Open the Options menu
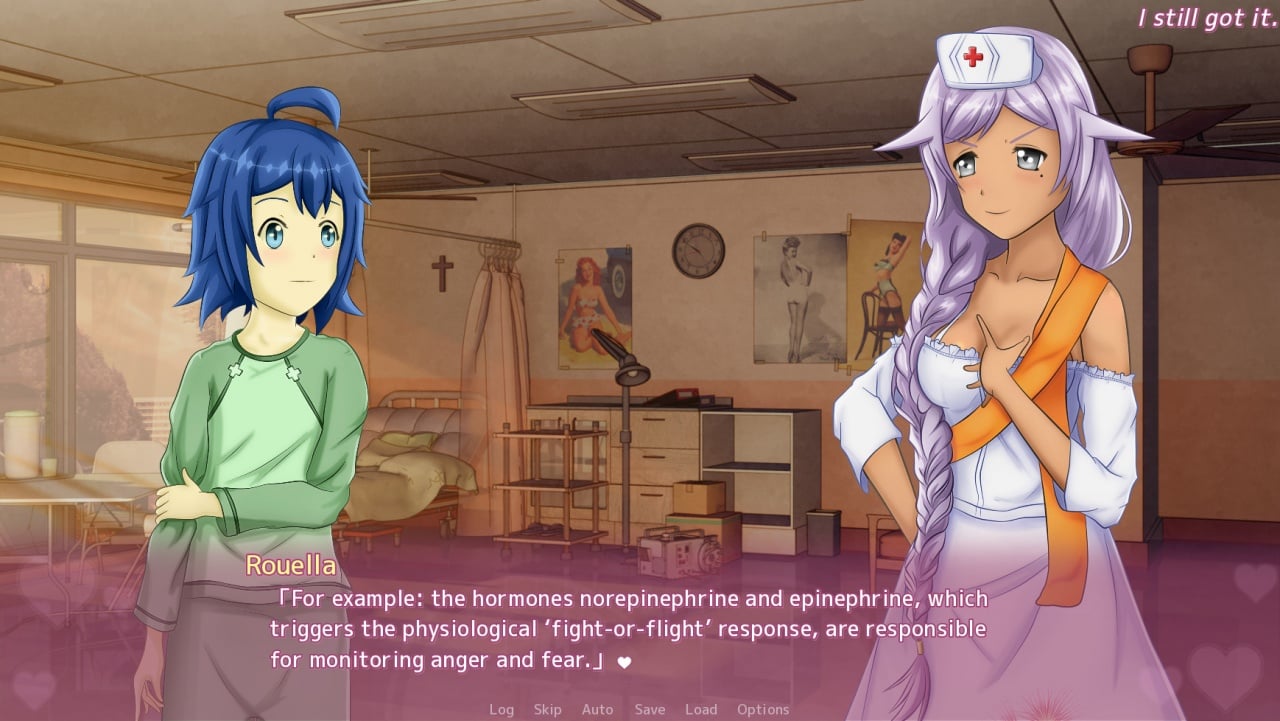Screen dimensions: 1280x721 pyautogui.click(x=762, y=709)
